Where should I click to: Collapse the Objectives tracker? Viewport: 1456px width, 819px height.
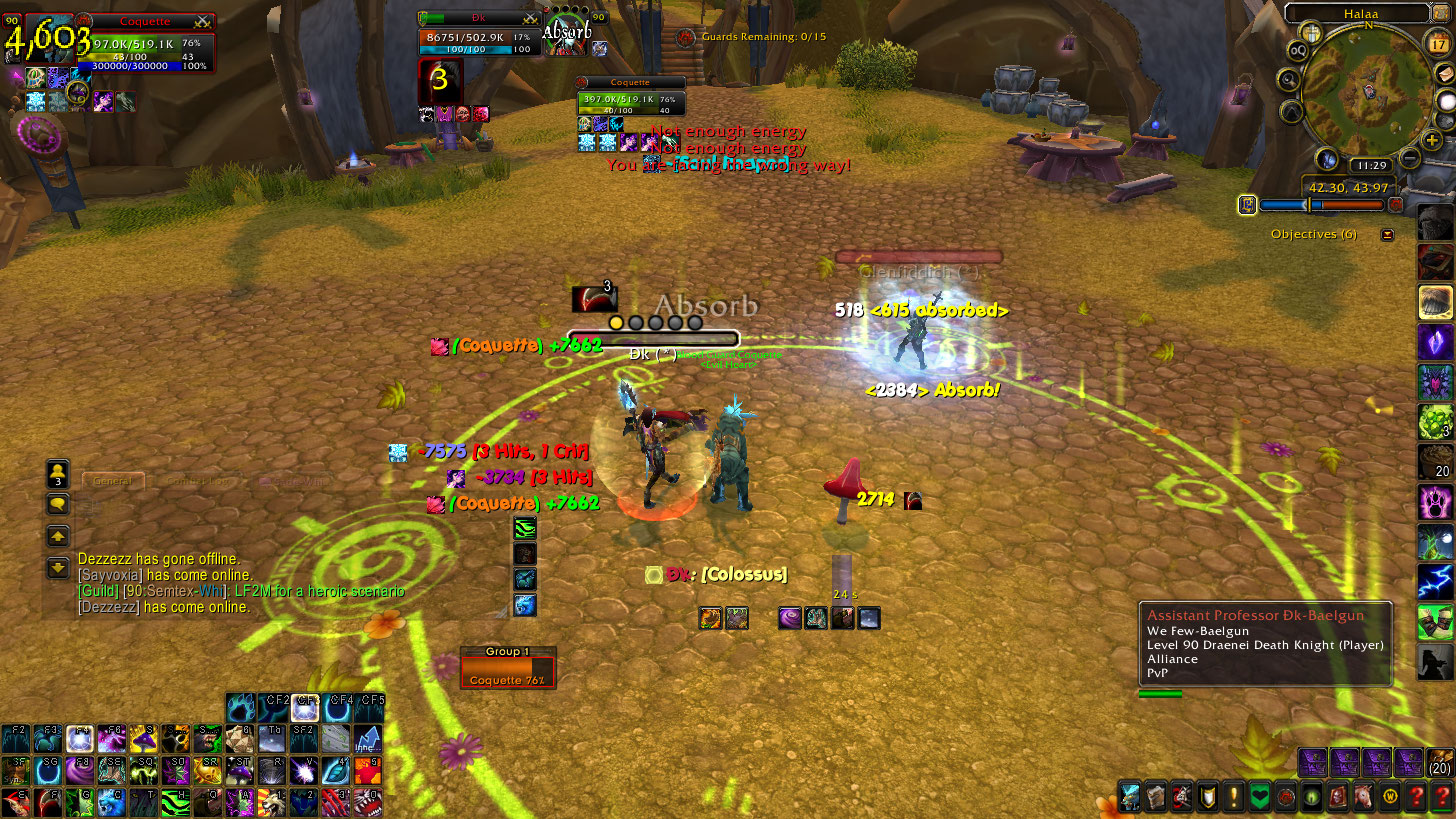1387,234
